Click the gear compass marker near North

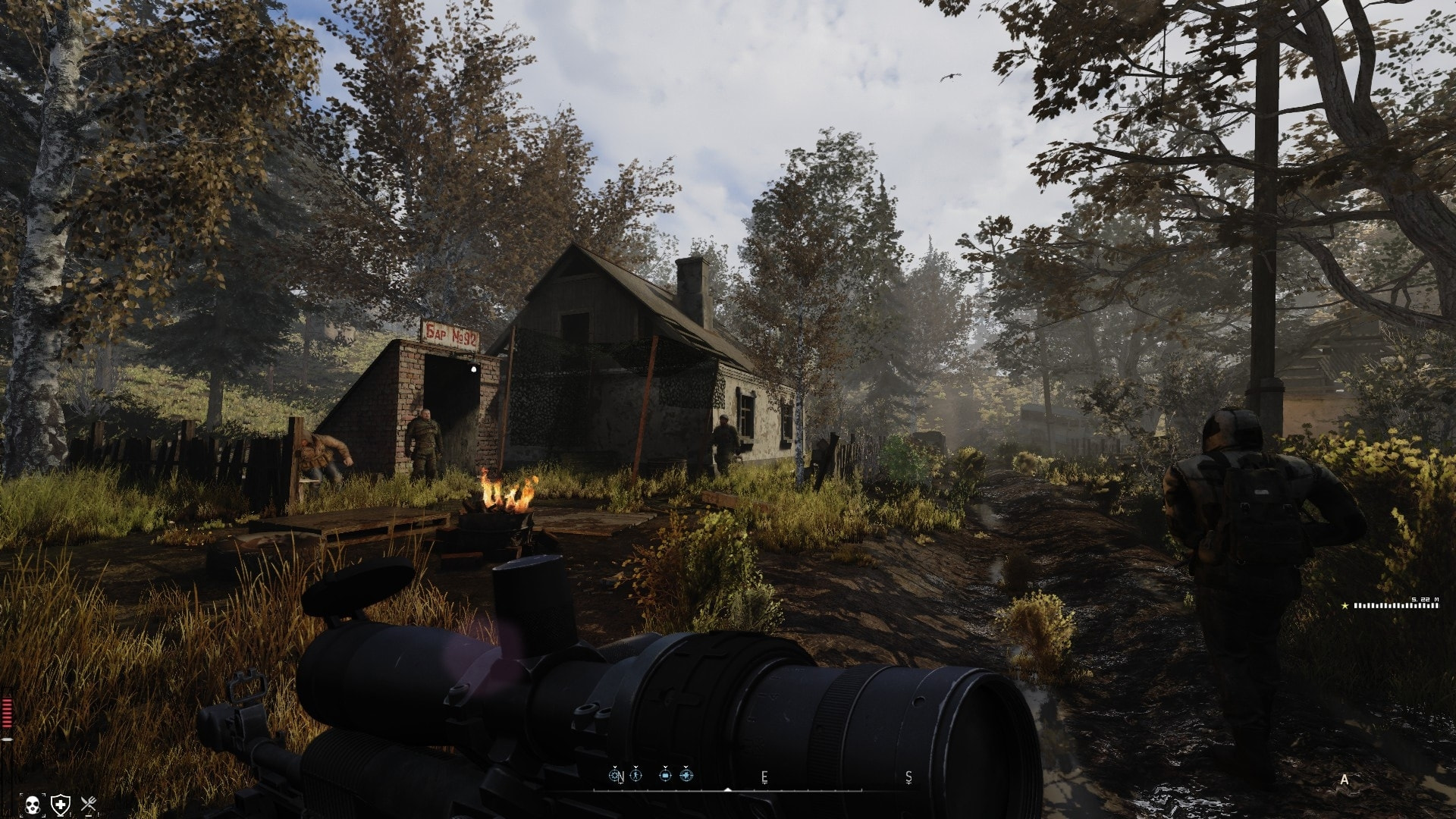coord(615,775)
